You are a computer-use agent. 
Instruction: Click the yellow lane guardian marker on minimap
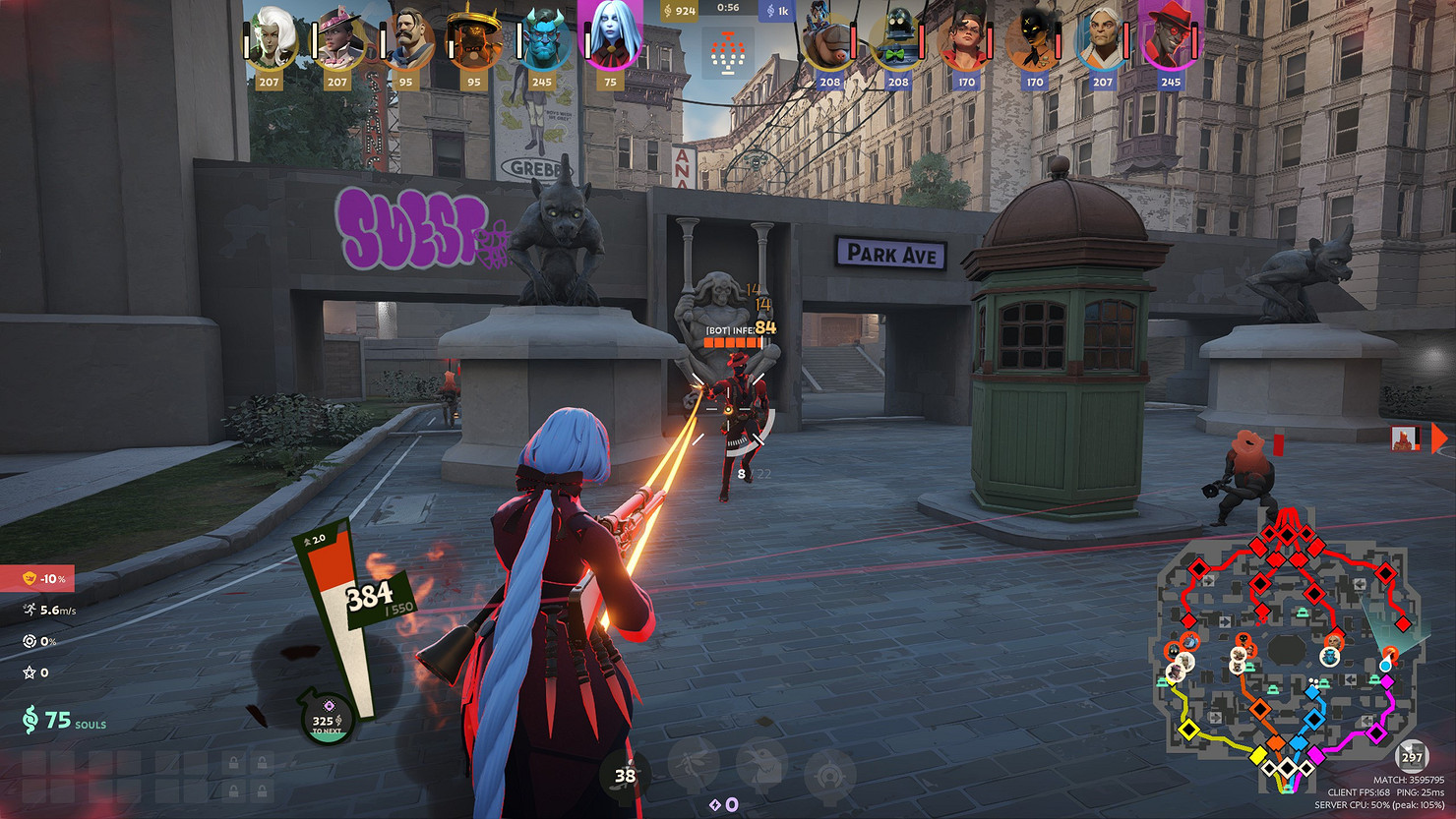1189,729
